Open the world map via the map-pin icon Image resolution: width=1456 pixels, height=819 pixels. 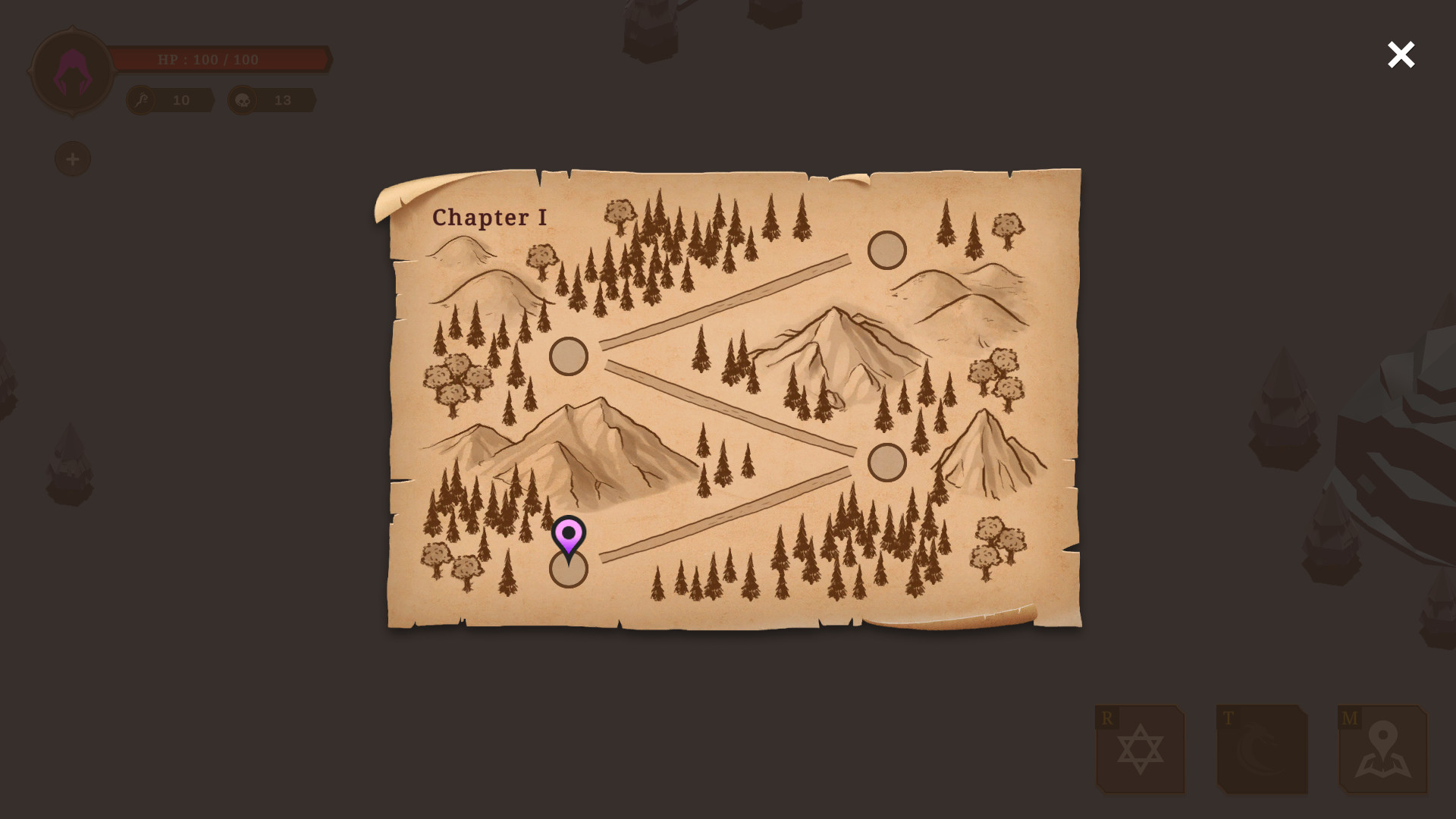click(x=1382, y=751)
